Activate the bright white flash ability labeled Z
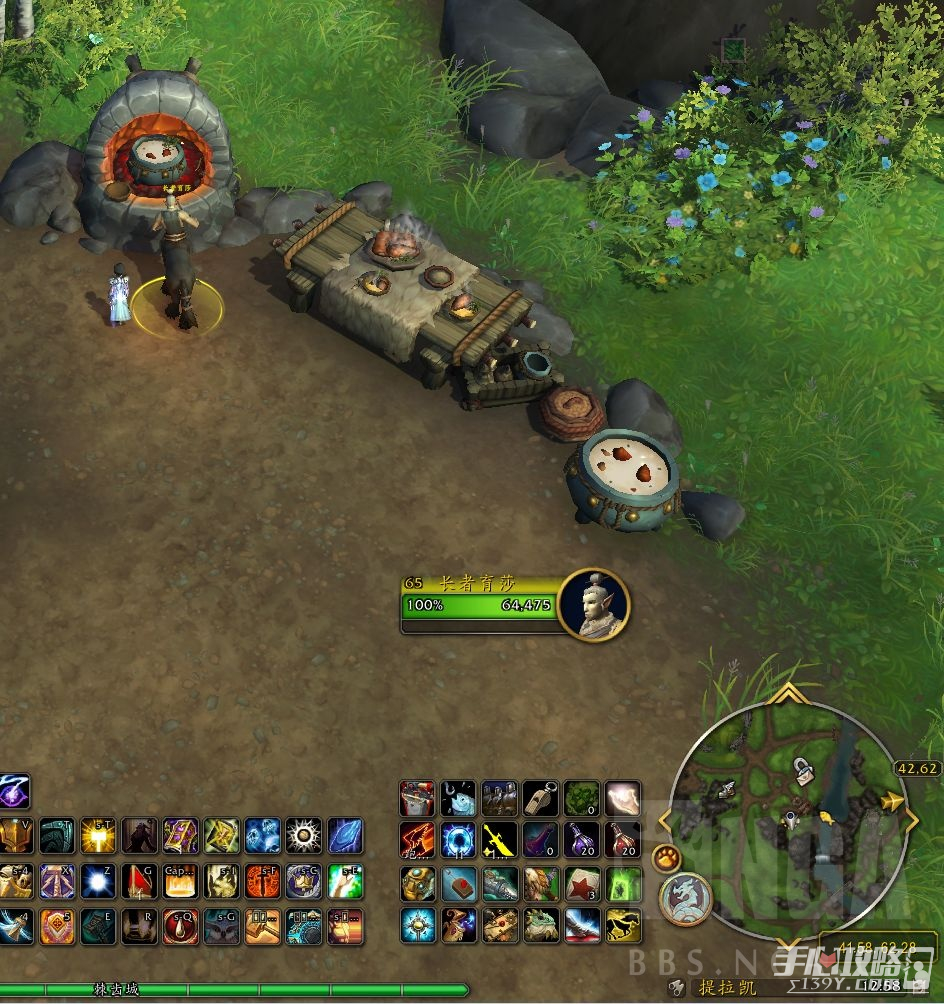Viewport: 944px width, 1004px height. coord(98,881)
